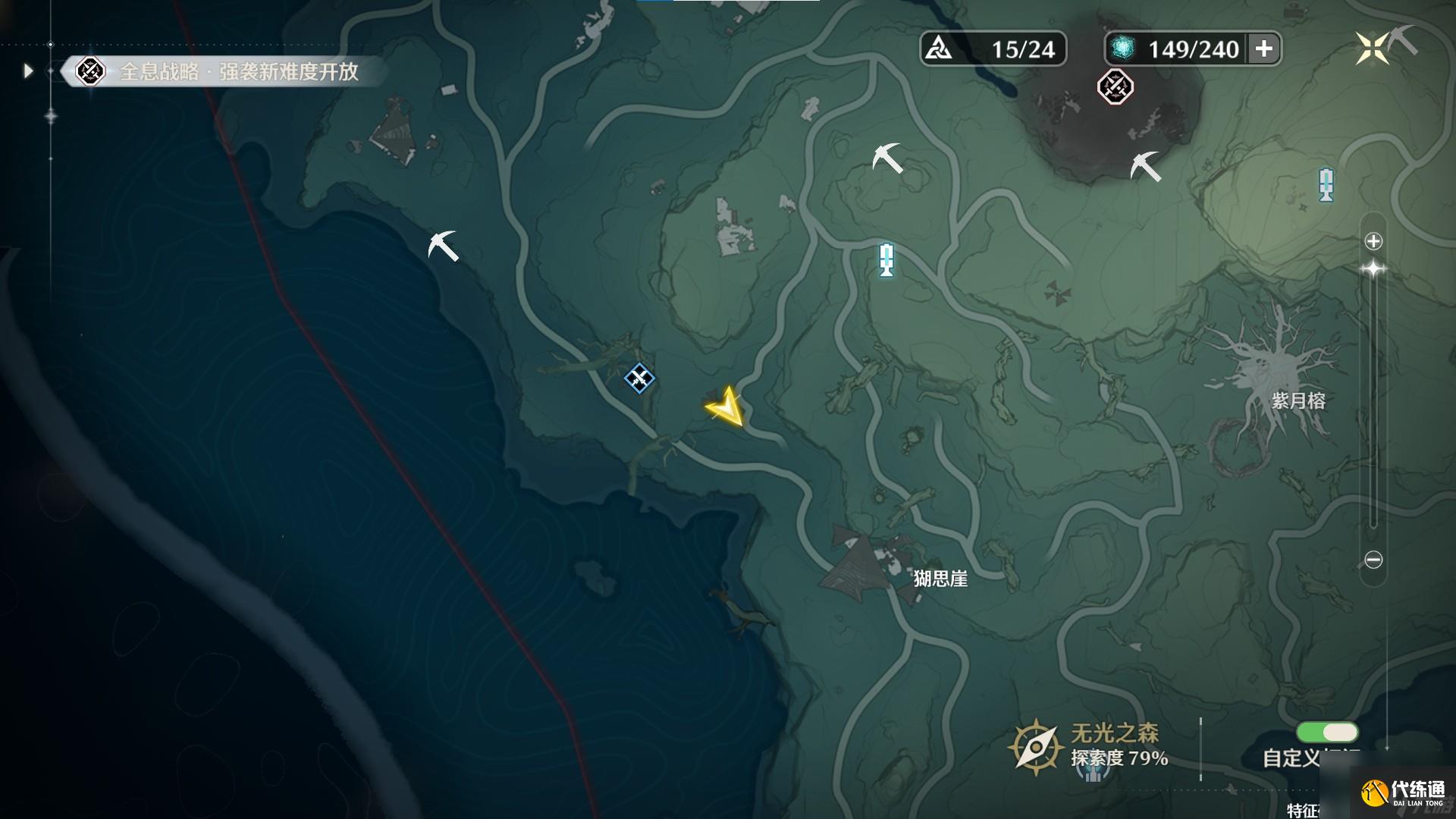The image size is (1456, 819).
Task: Select the holographic challenge marker on the dark crater
Action: 1115,86
